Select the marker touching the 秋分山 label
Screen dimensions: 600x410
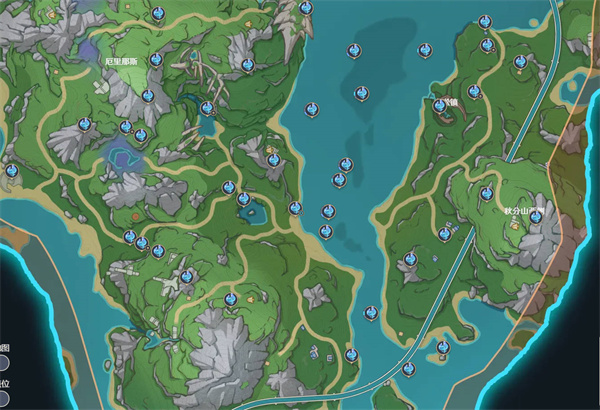(536, 216)
